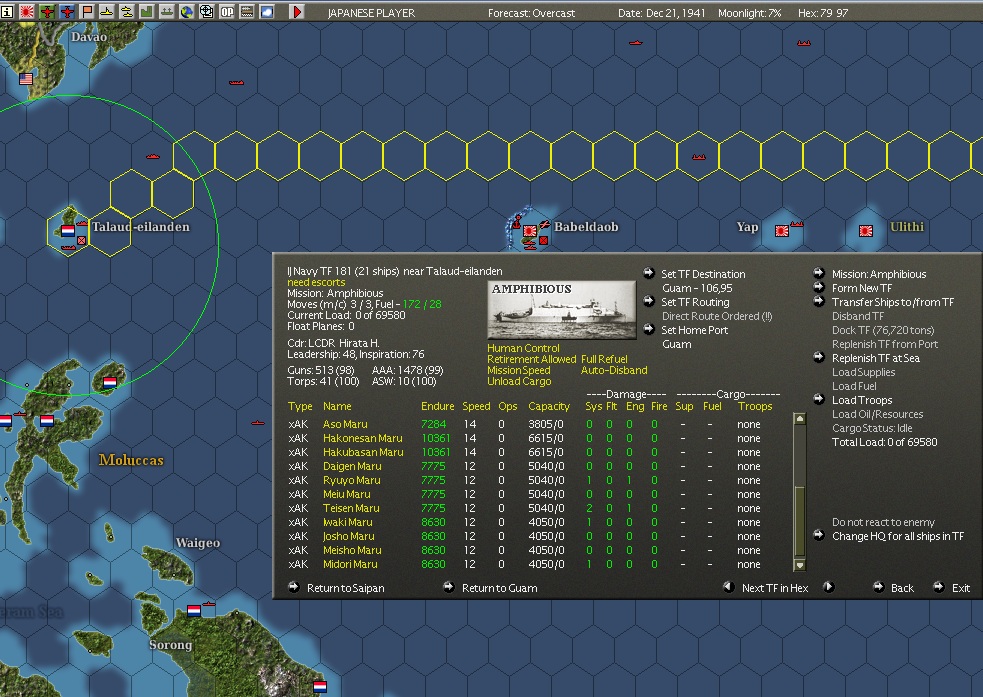This screenshot has height=697, width=983.
Task: Open the globe icon in the toolbar
Action: (187, 12)
